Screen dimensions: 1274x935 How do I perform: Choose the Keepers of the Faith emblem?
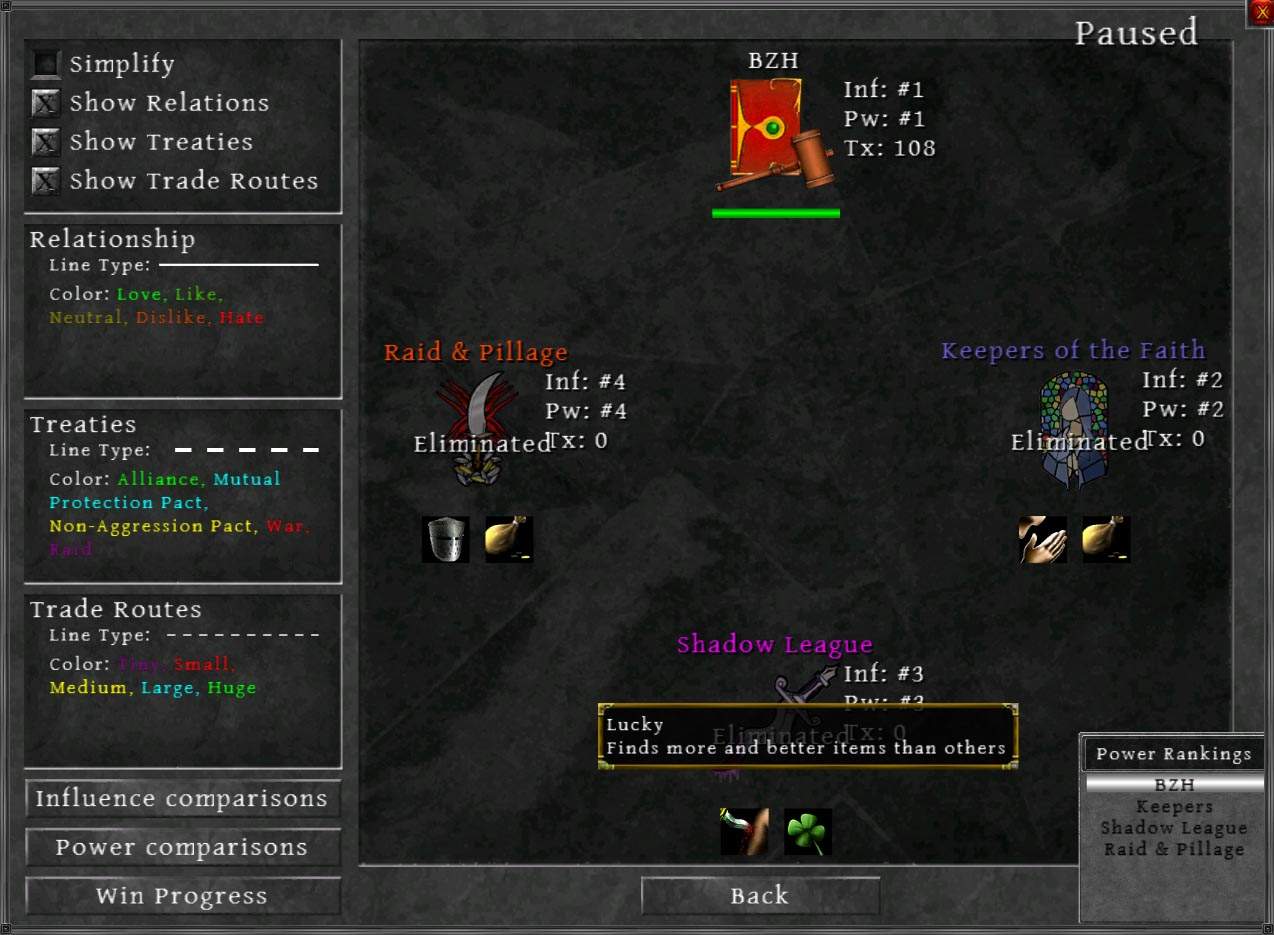(1072, 430)
